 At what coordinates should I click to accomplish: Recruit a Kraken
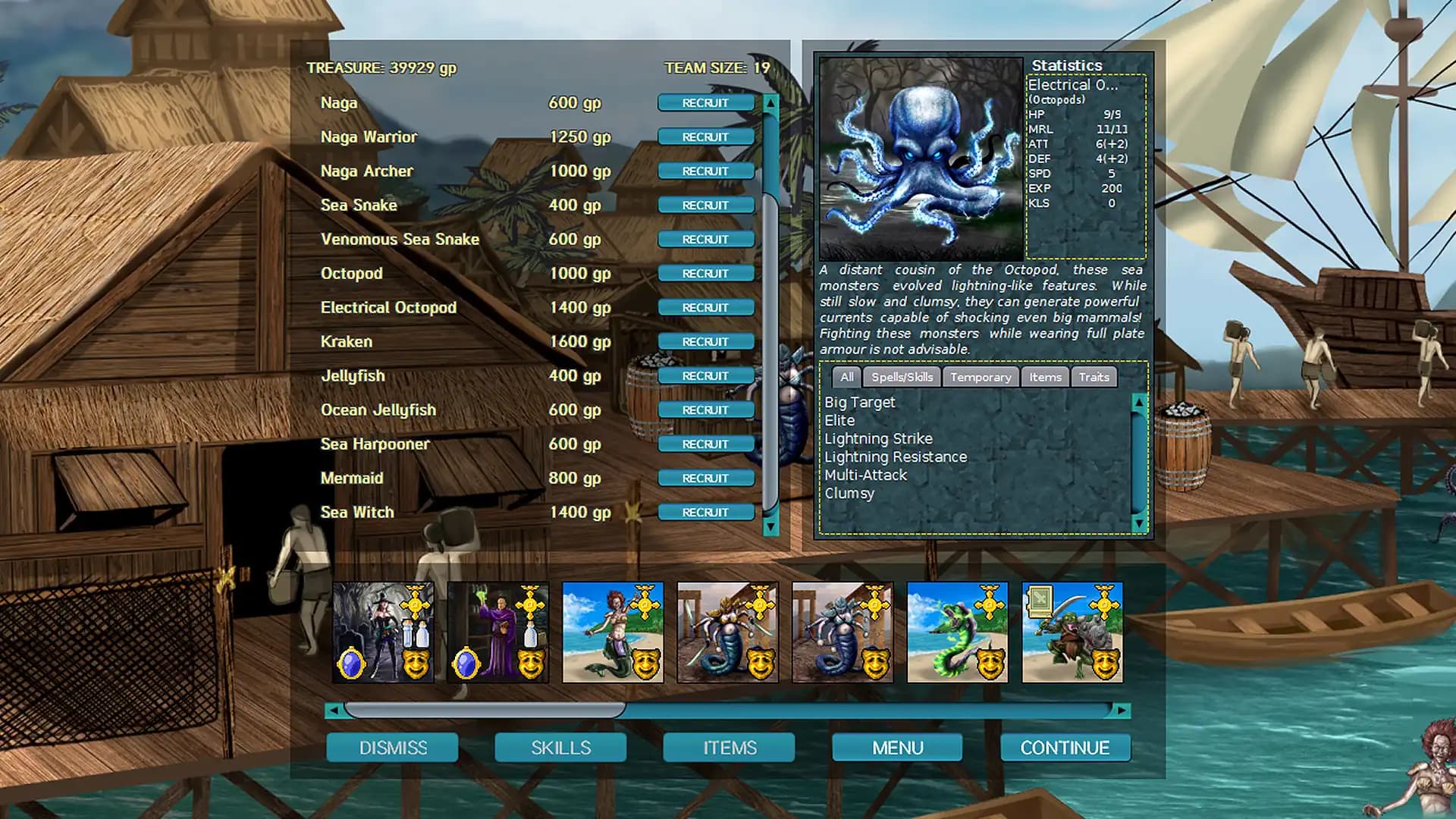coord(706,341)
